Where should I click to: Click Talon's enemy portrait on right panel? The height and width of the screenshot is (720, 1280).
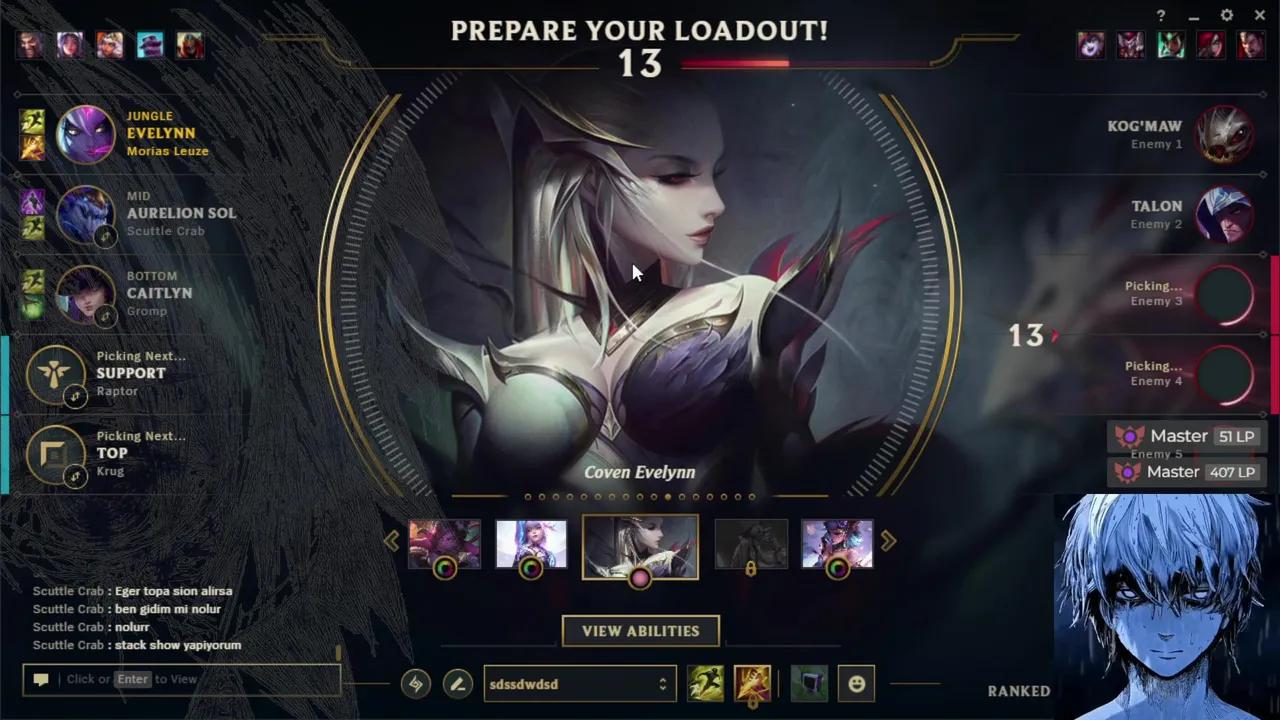[x=1227, y=214]
